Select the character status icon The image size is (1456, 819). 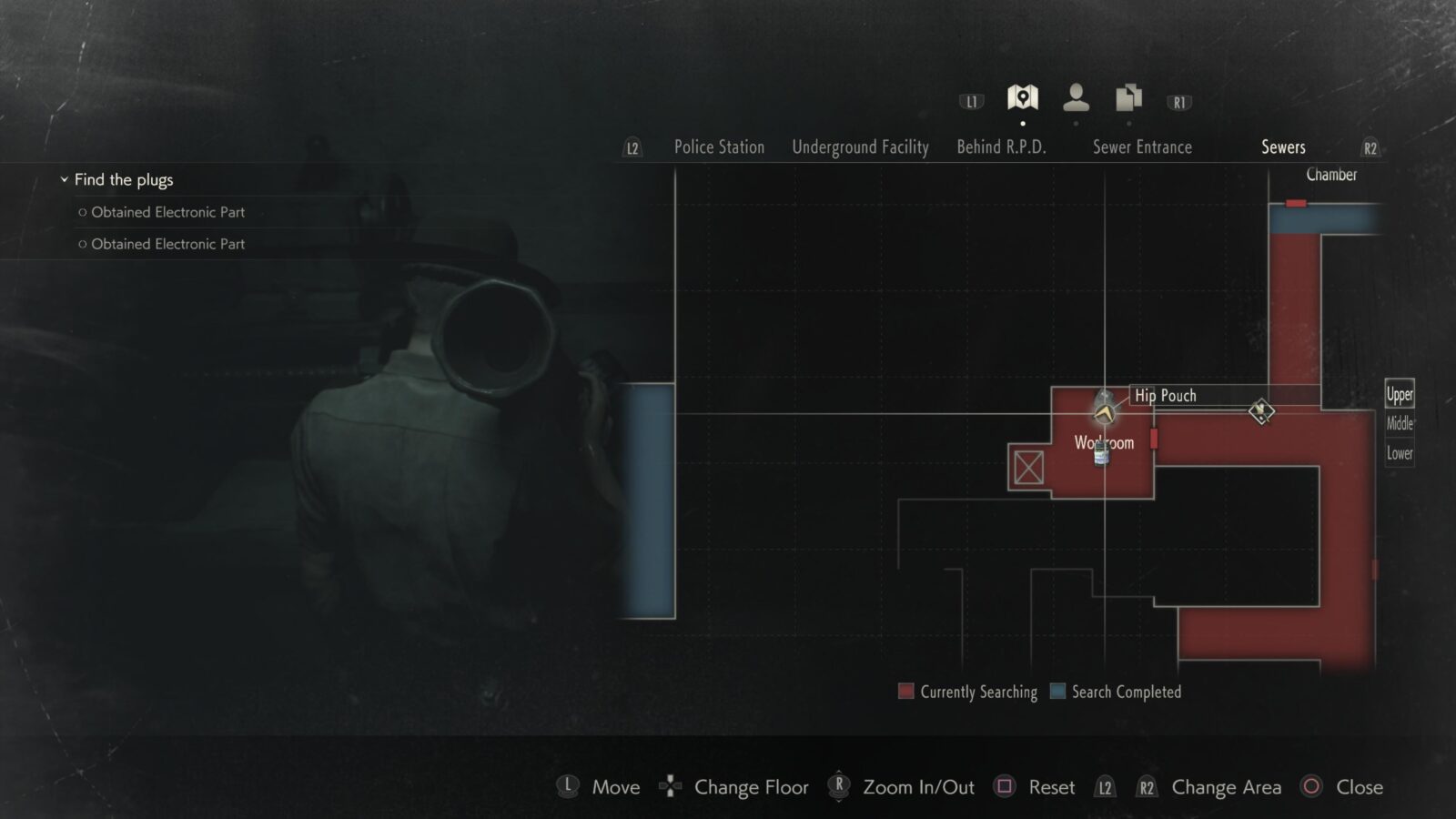click(1077, 96)
